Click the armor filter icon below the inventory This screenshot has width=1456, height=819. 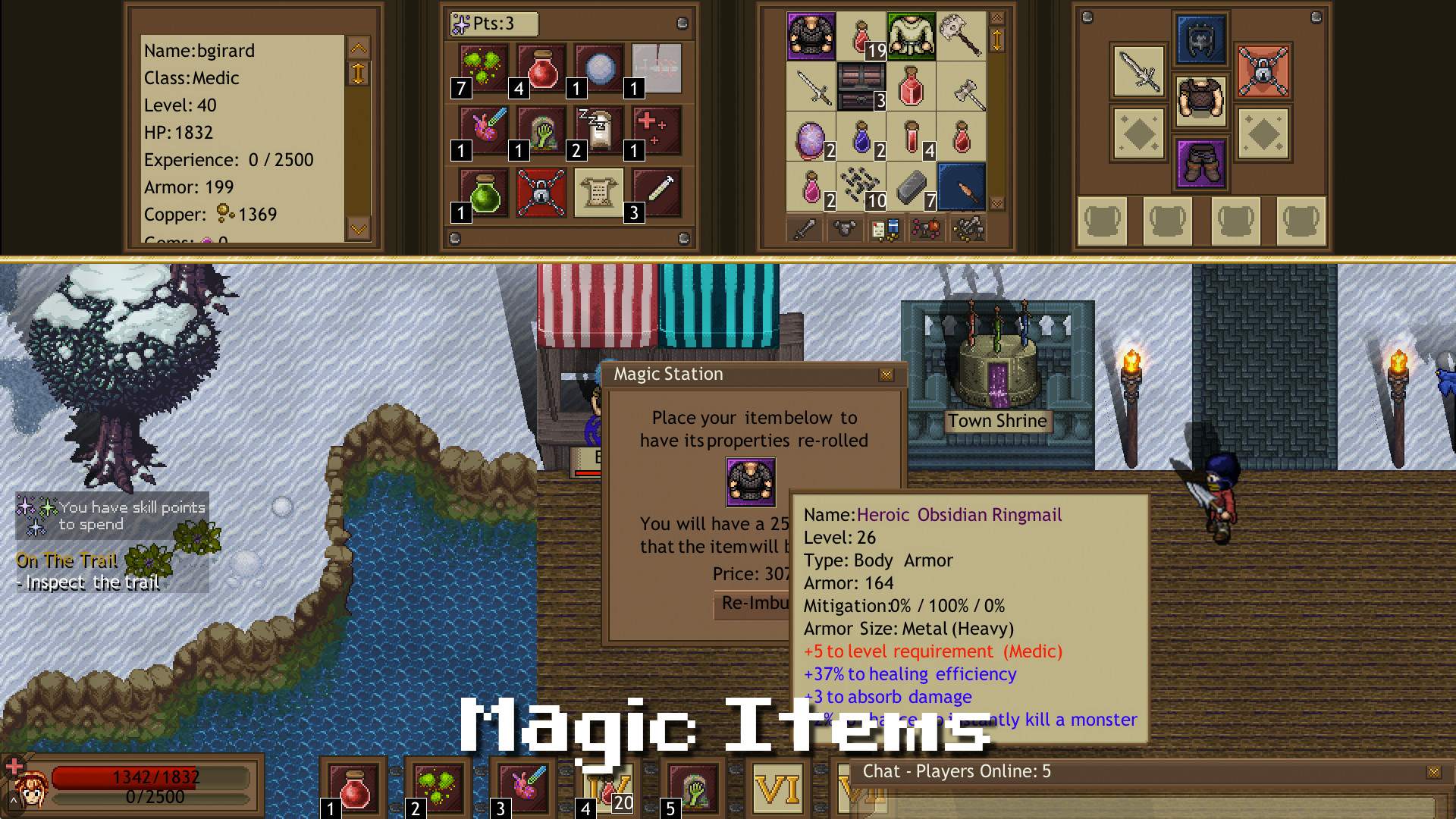[844, 228]
